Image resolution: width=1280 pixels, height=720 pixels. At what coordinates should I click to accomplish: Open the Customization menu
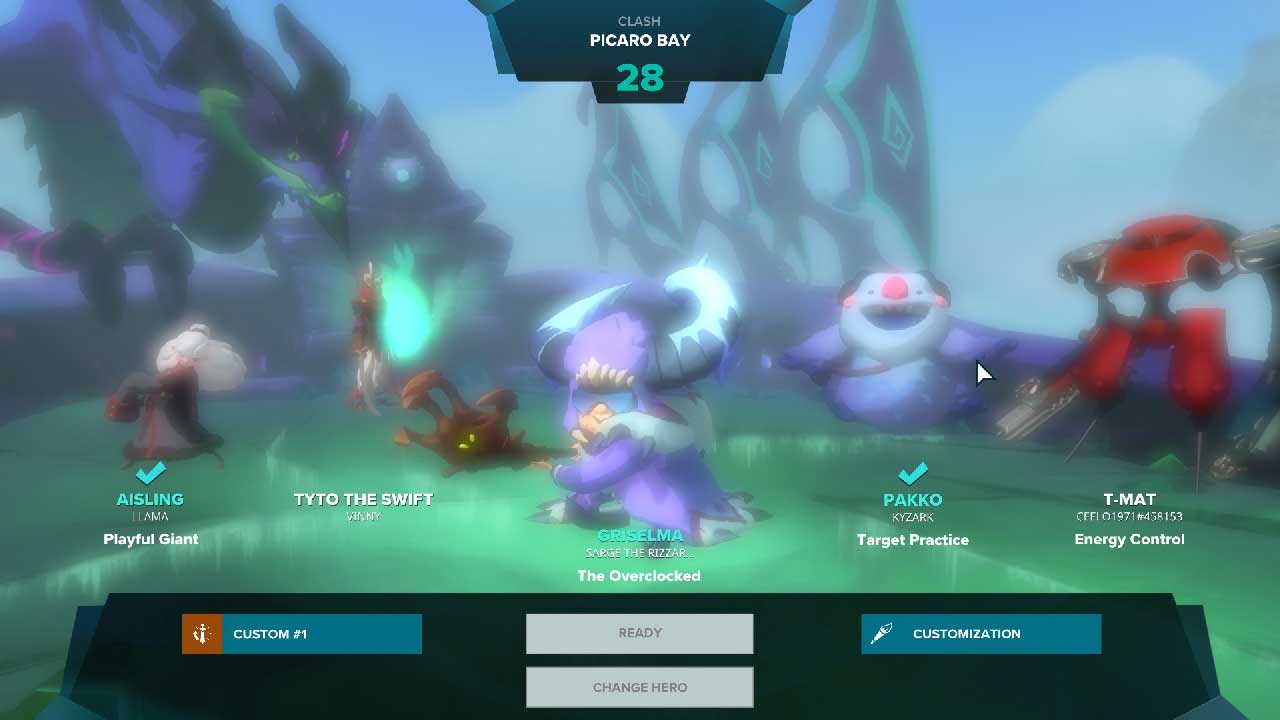[980, 634]
